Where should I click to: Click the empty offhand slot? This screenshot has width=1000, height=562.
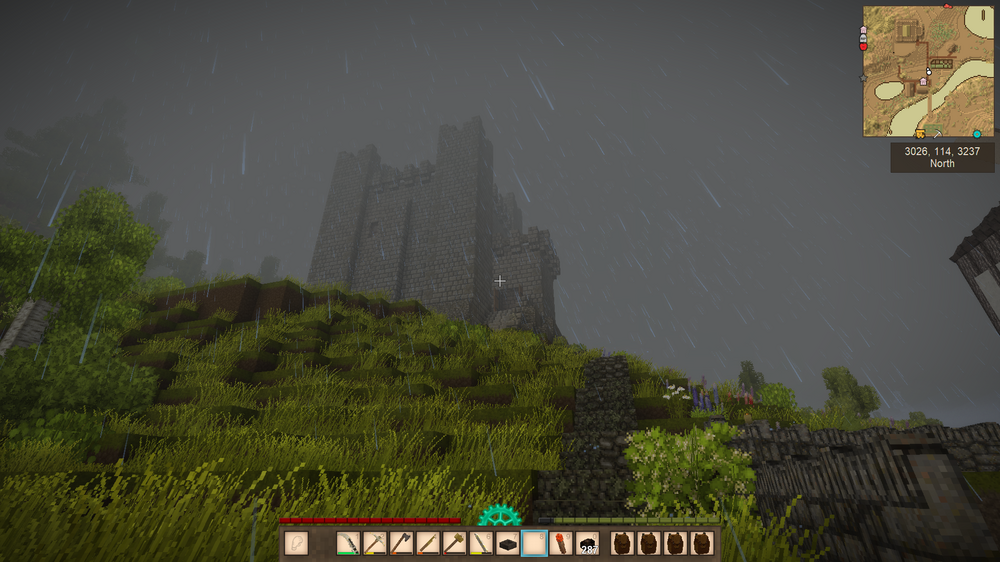pyautogui.click(x=296, y=543)
